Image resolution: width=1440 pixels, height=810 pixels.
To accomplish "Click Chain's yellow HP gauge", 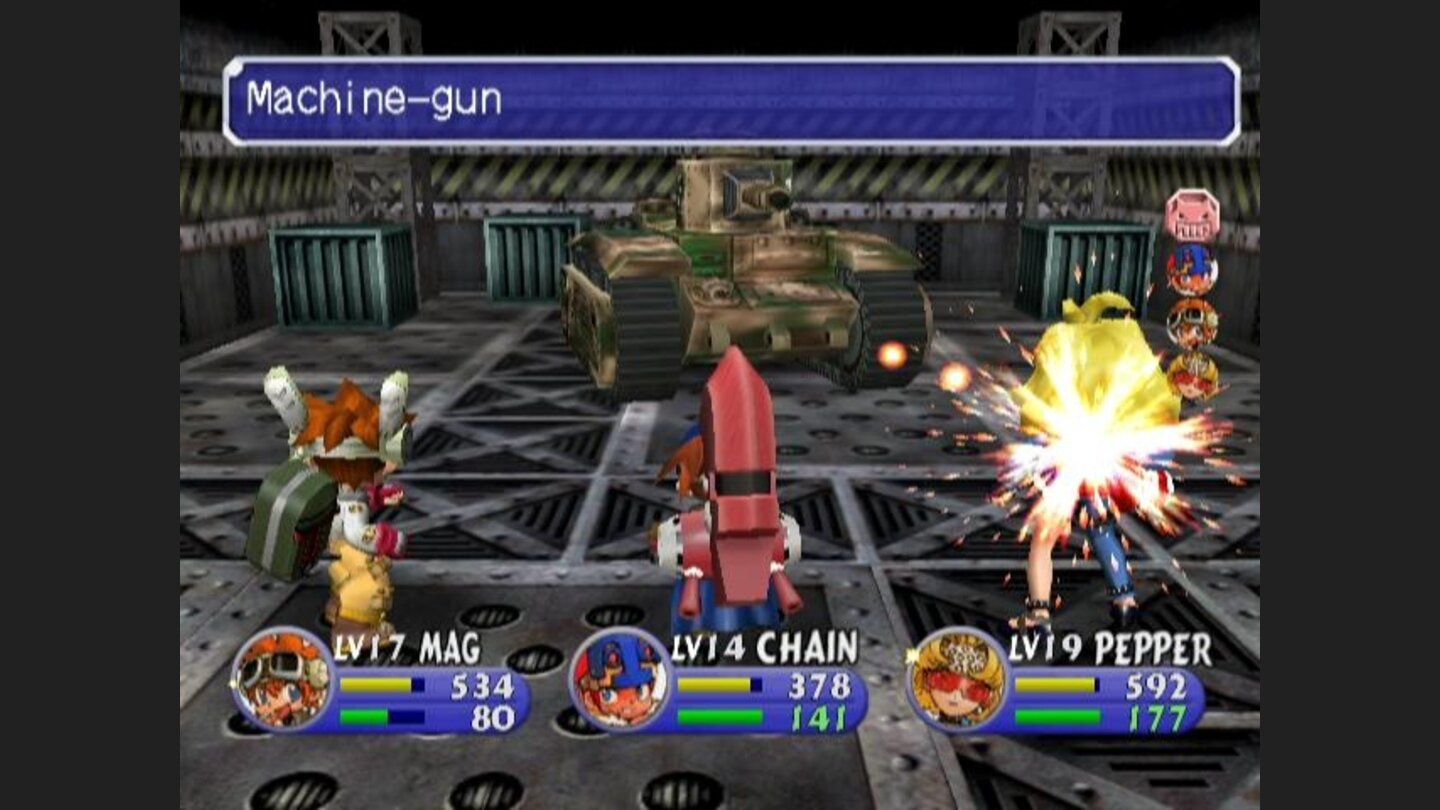I will pyautogui.click(x=714, y=686).
